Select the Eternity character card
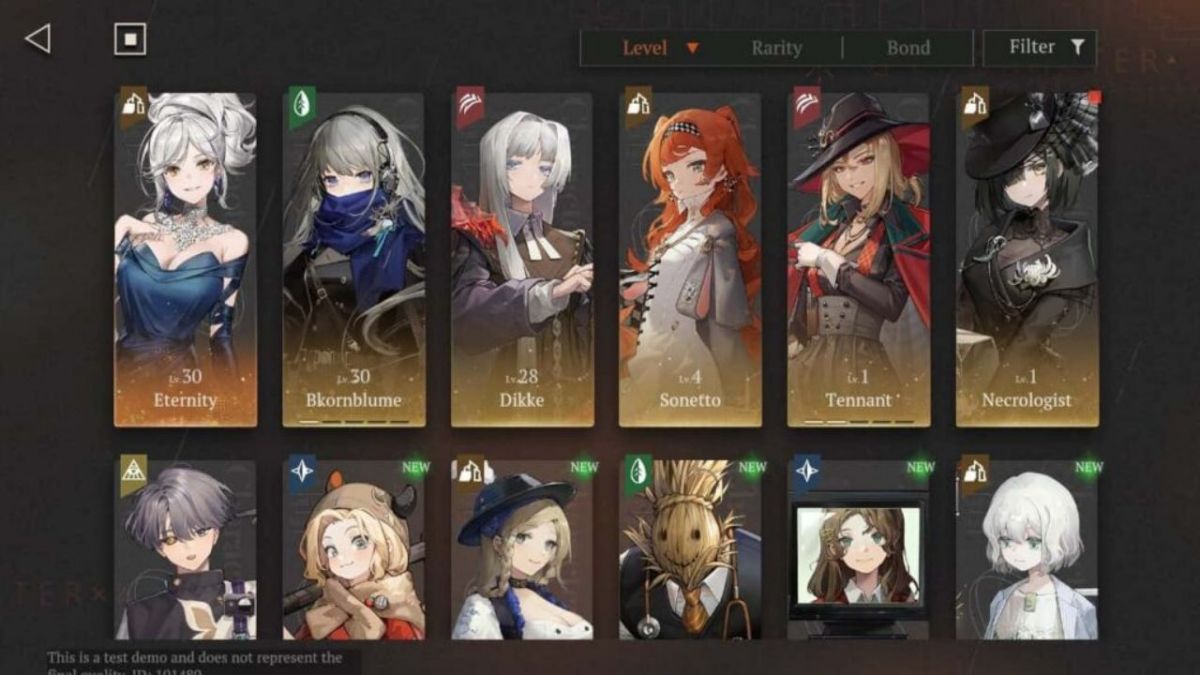Image resolution: width=1200 pixels, height=675 pixels. click(185, 260)
